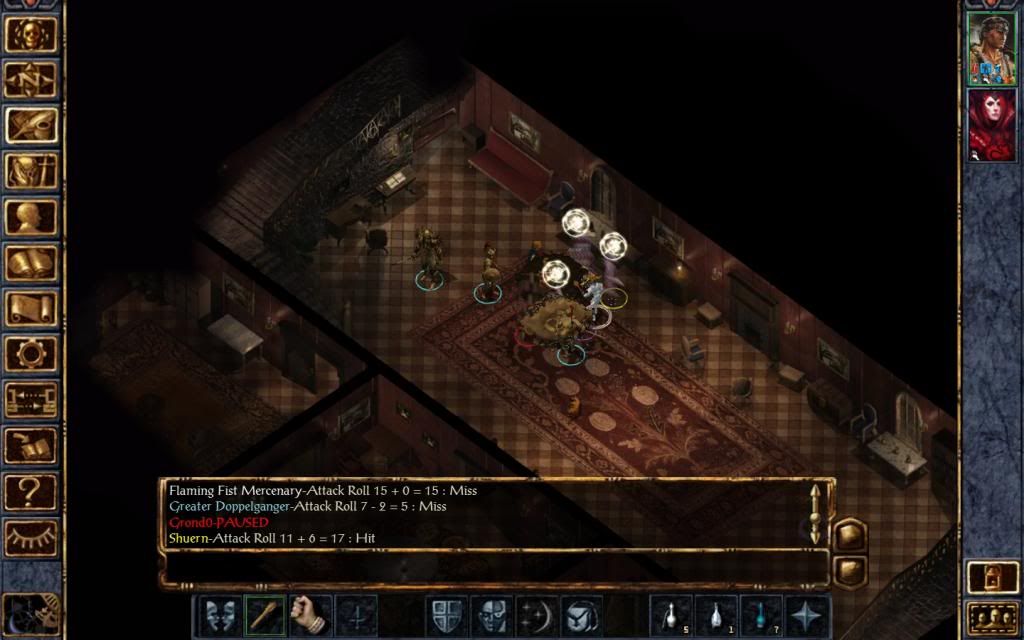The height and width of the screenshot is (640, 1024).
Task: Select the red hooded character portrait
Action: 991,124
